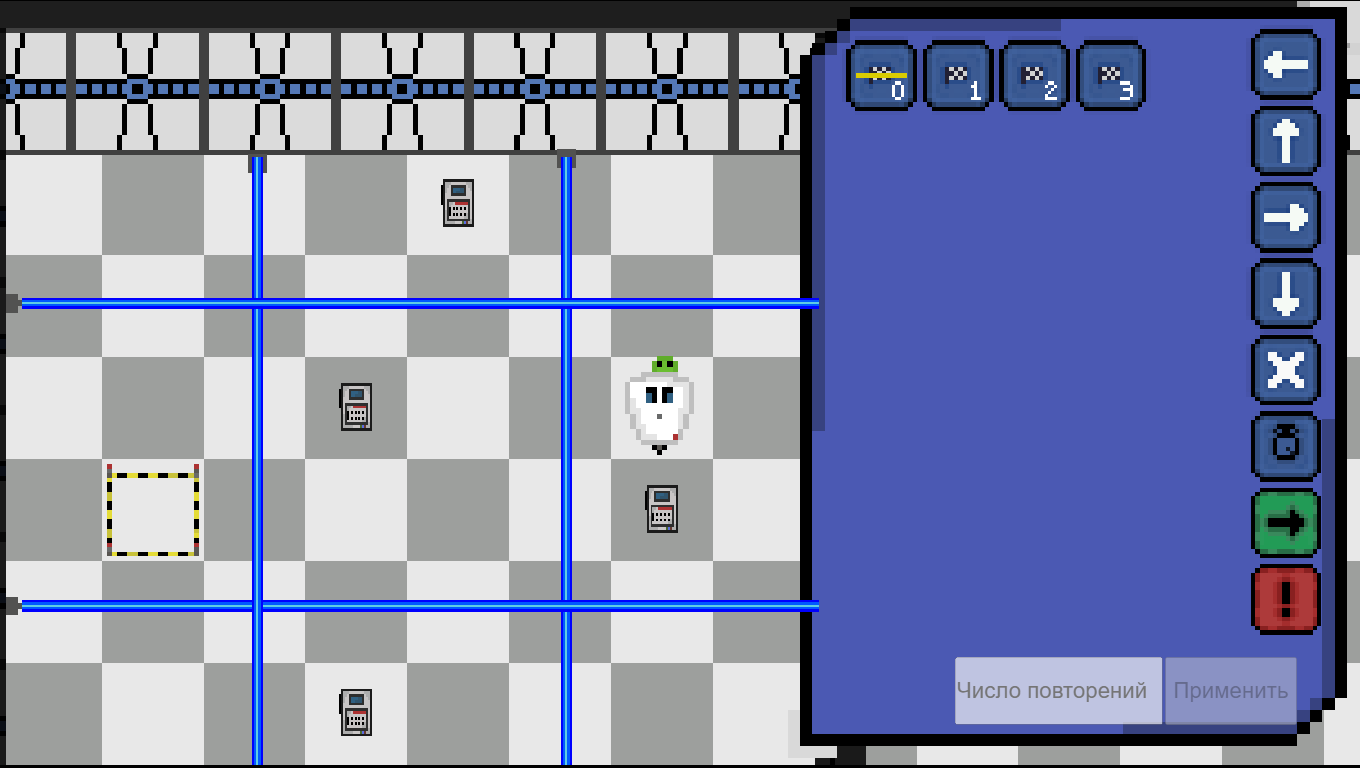Open program tab 3

1109,74
